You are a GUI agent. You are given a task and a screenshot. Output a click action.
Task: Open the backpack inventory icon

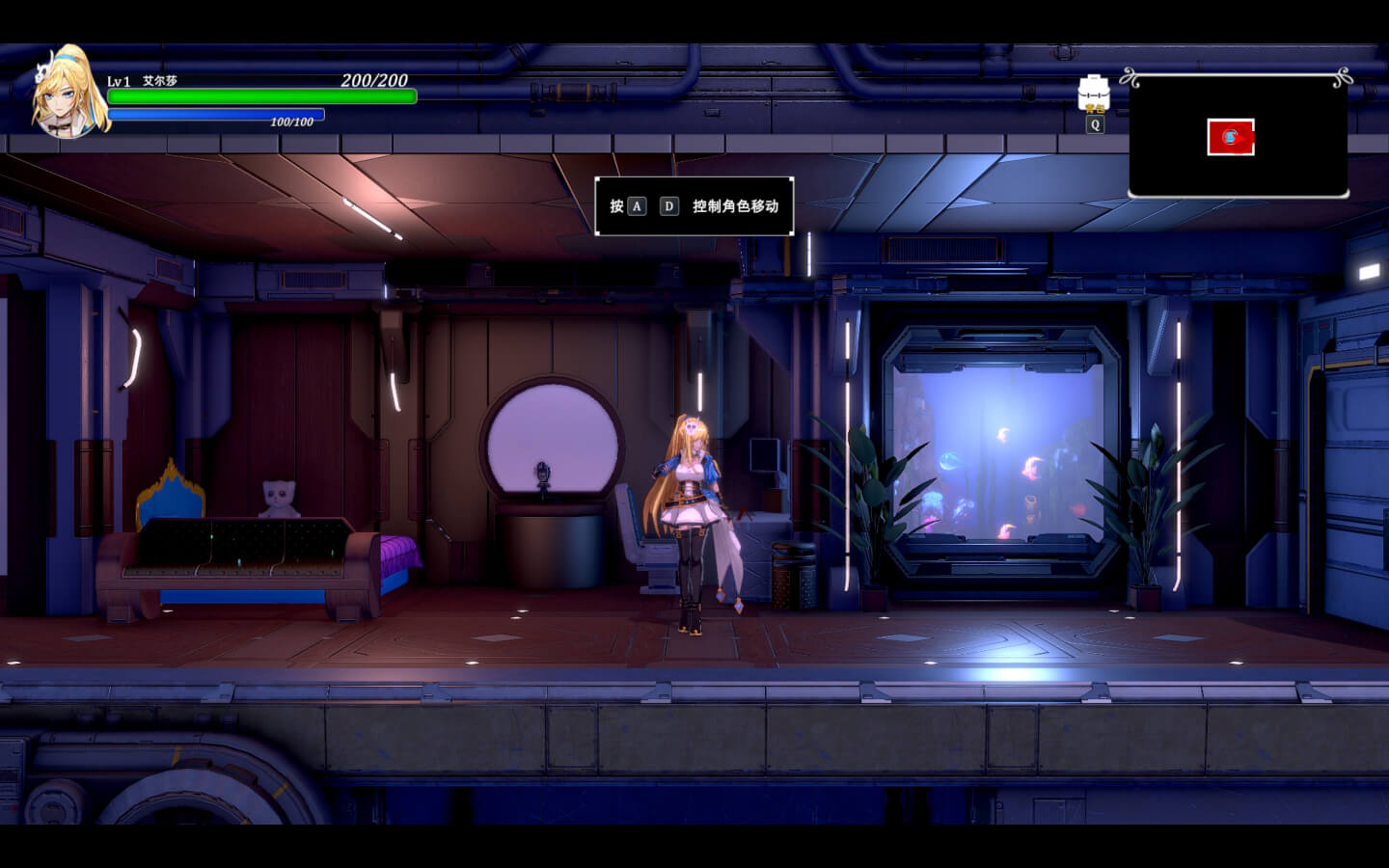click(x=1094, y=93)
